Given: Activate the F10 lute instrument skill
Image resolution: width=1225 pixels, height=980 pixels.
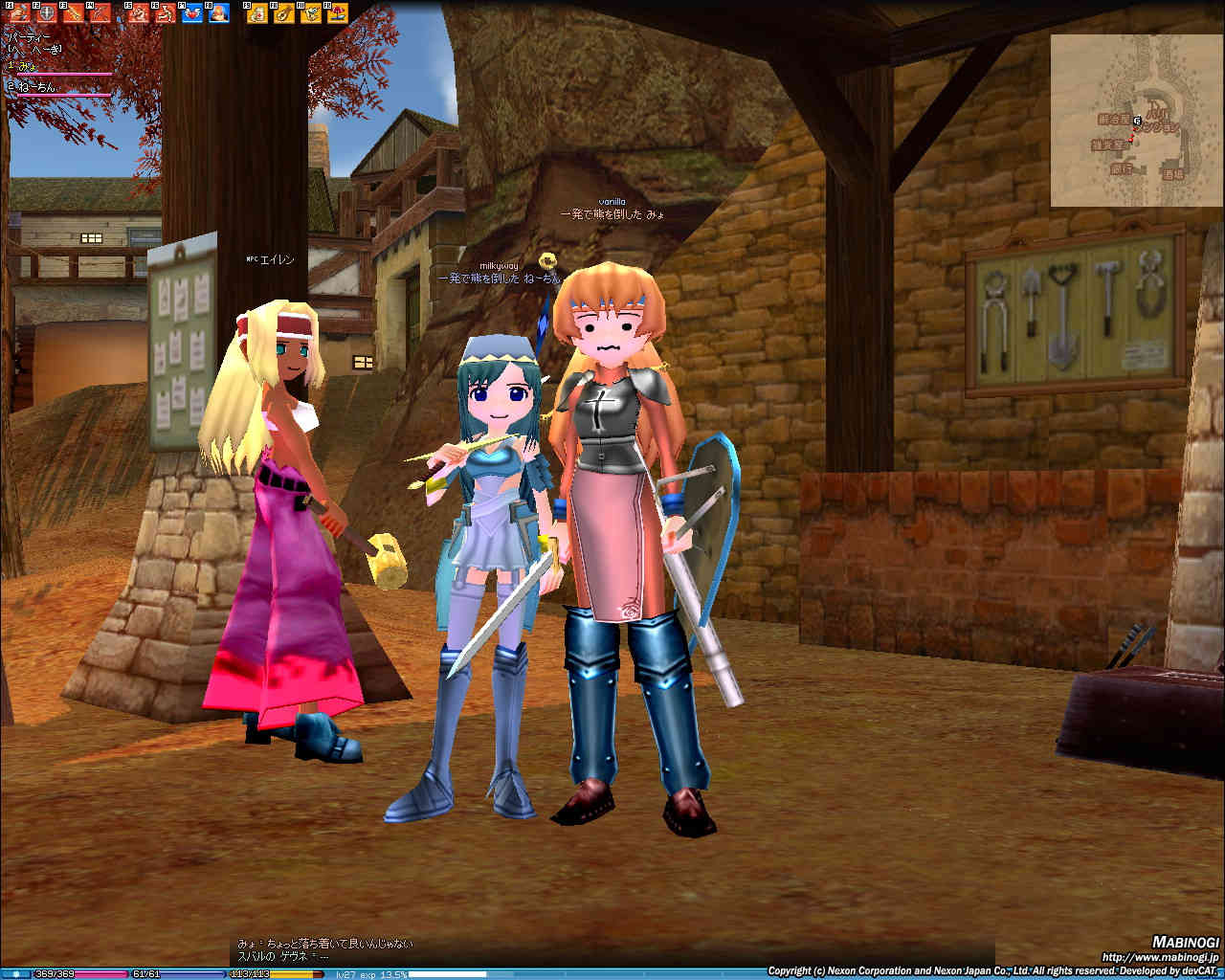Looking at the screenshot, I should tap(284, 13).
